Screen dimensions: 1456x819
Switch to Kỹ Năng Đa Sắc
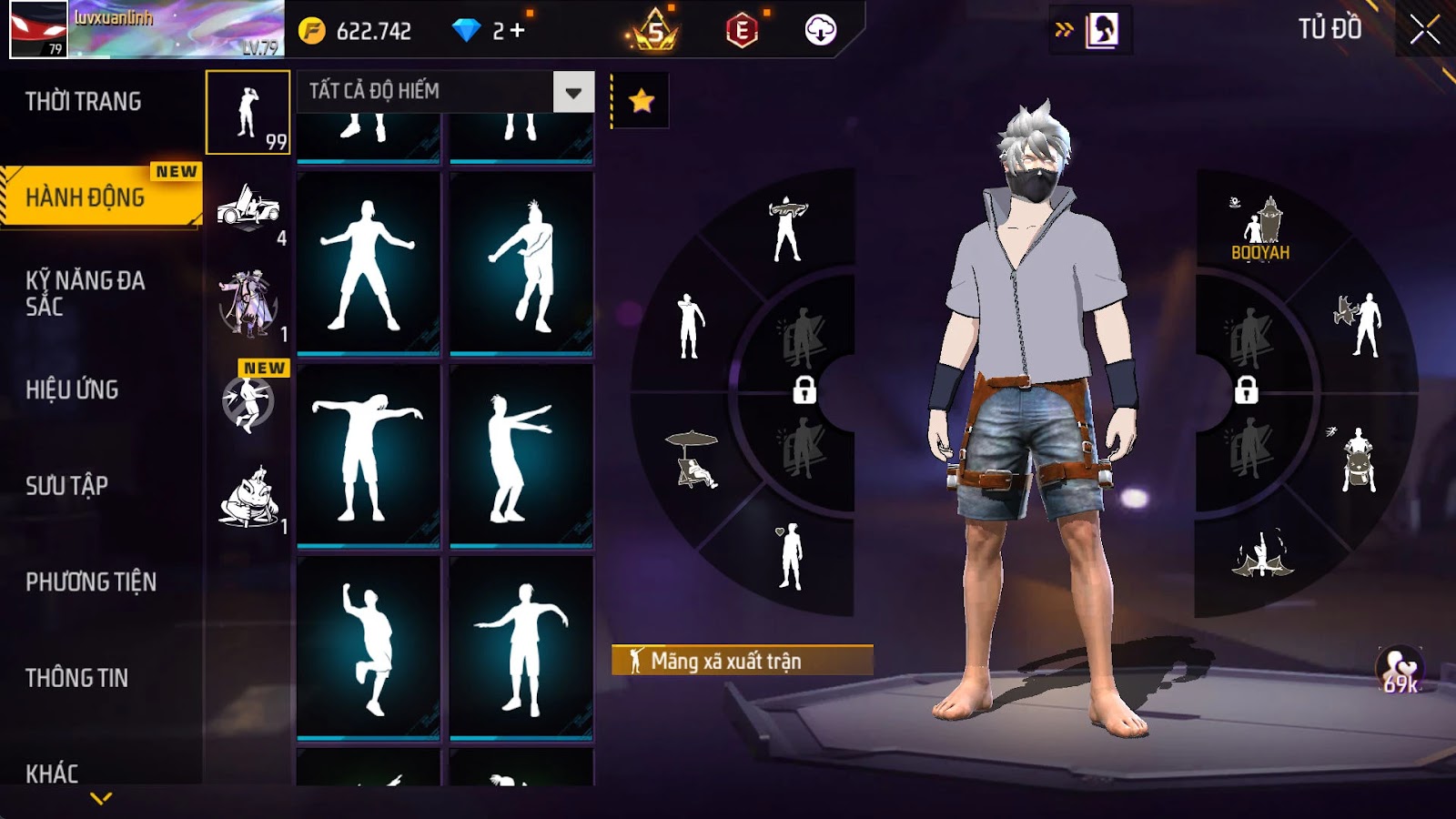pyautogui.click(x=86, y=293)
